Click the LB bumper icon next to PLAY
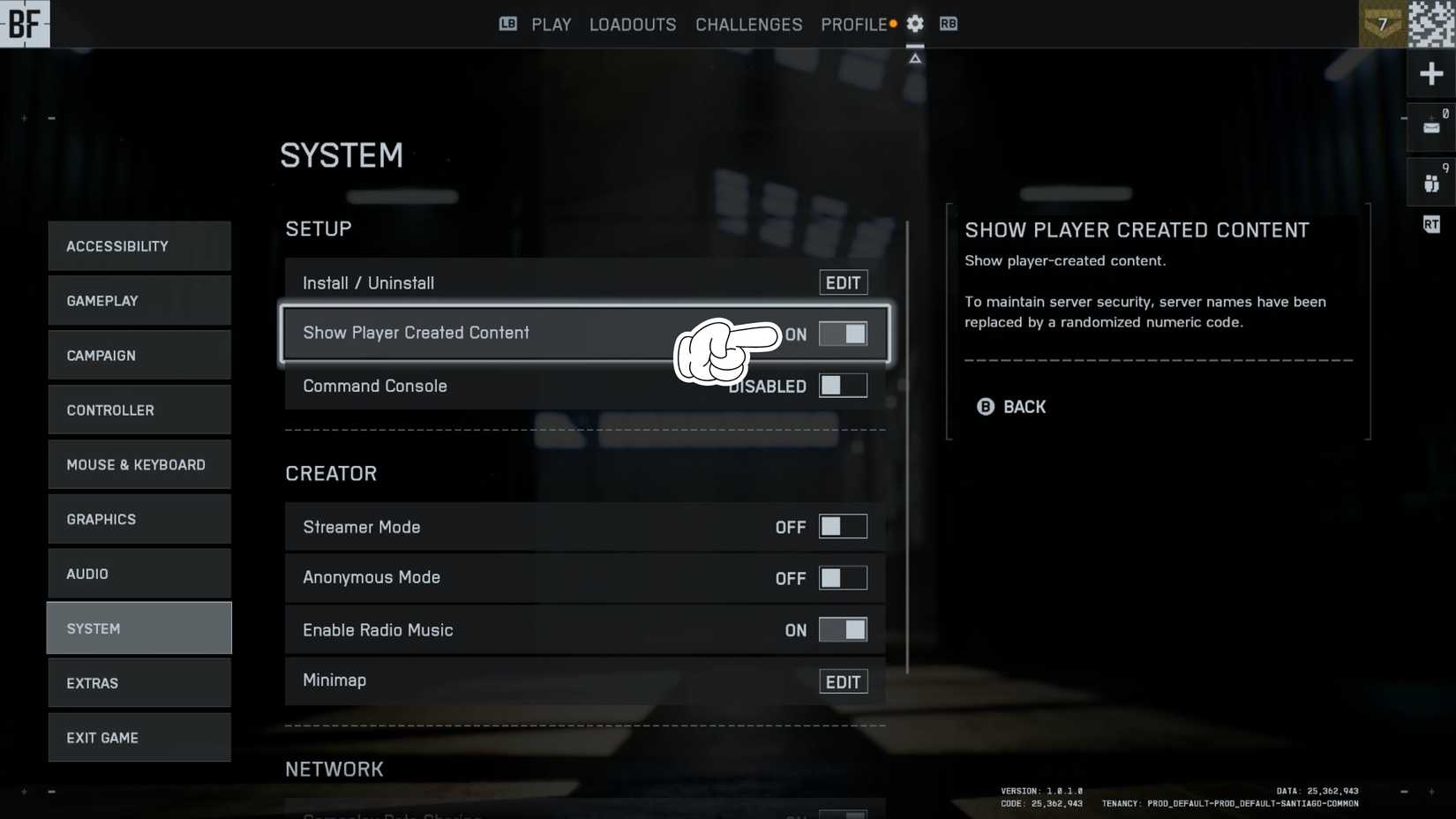This screenshot has height=819, width=1456. click(x=507, y=24)
